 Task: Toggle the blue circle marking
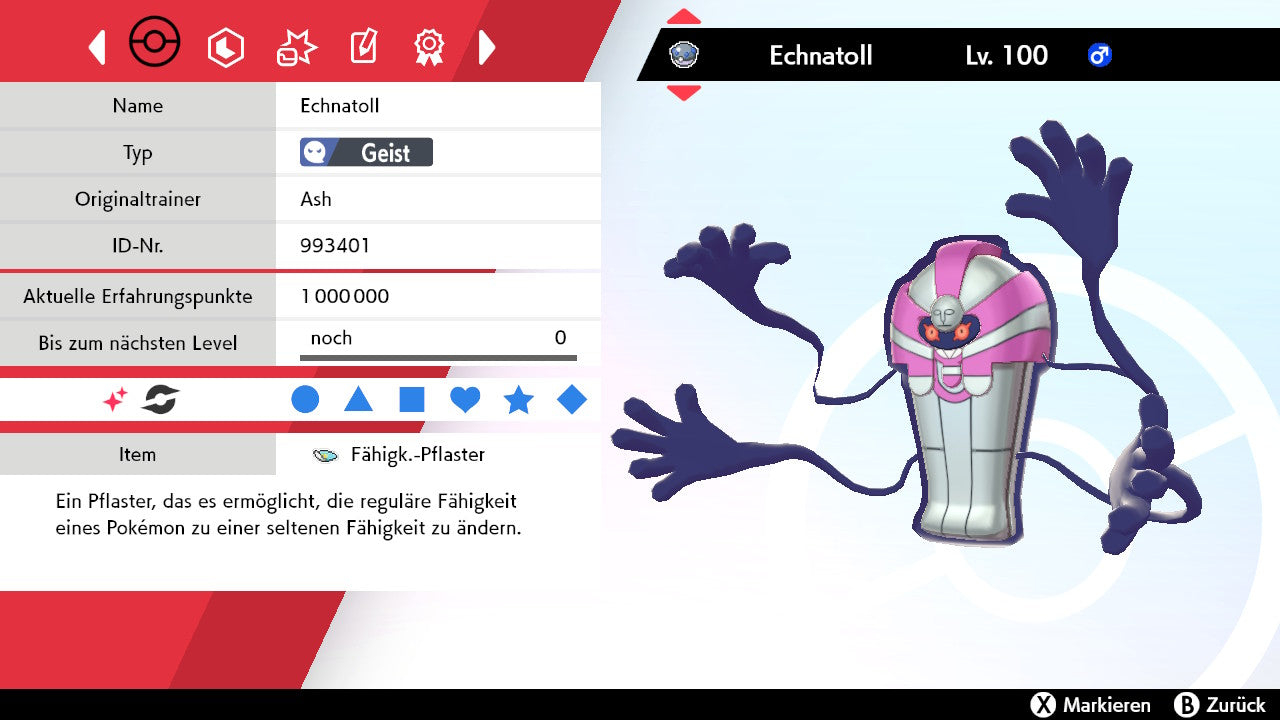point(305,400)
